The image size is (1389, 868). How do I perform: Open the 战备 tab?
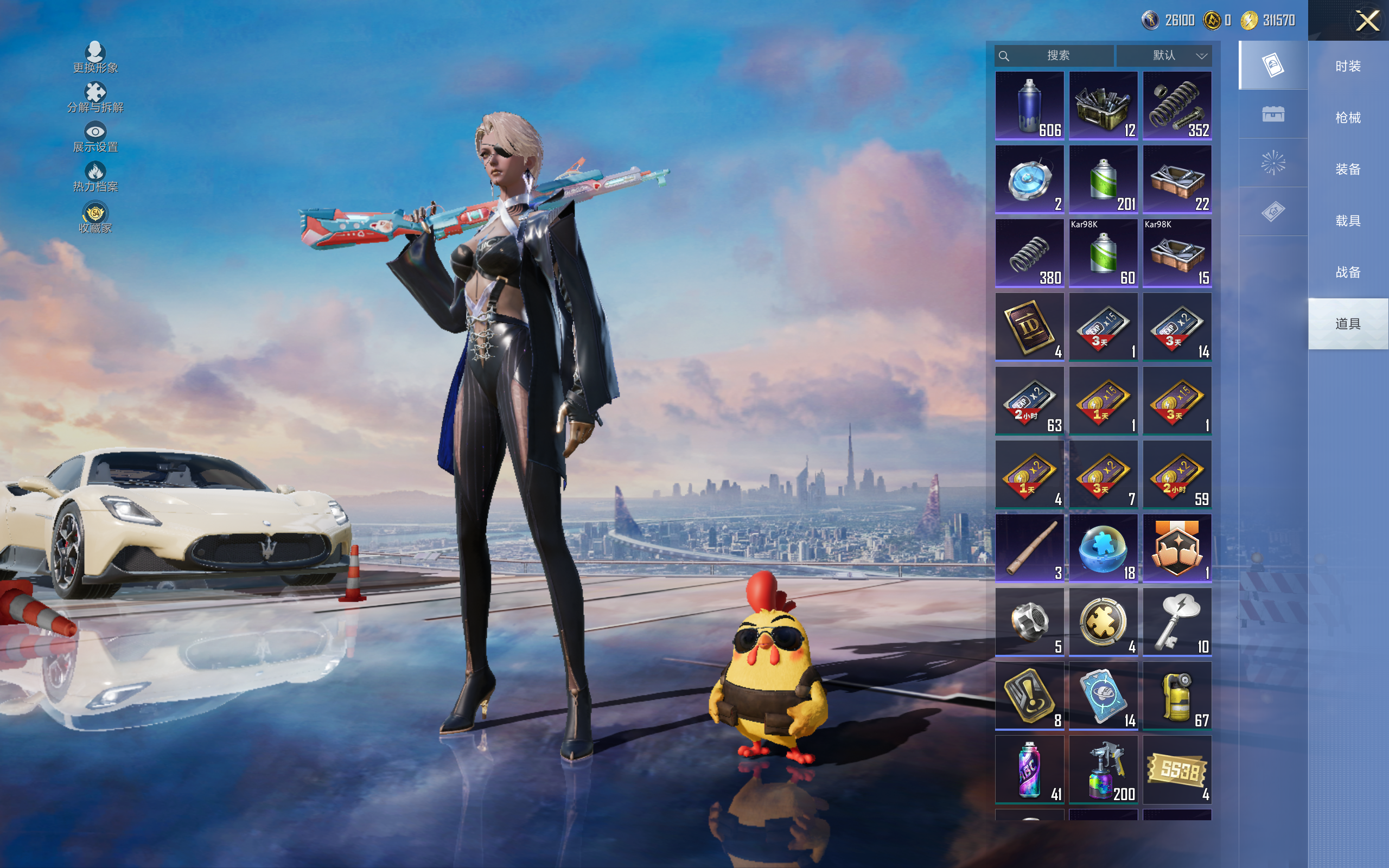pyautogui.click(x=1348, y=272)
